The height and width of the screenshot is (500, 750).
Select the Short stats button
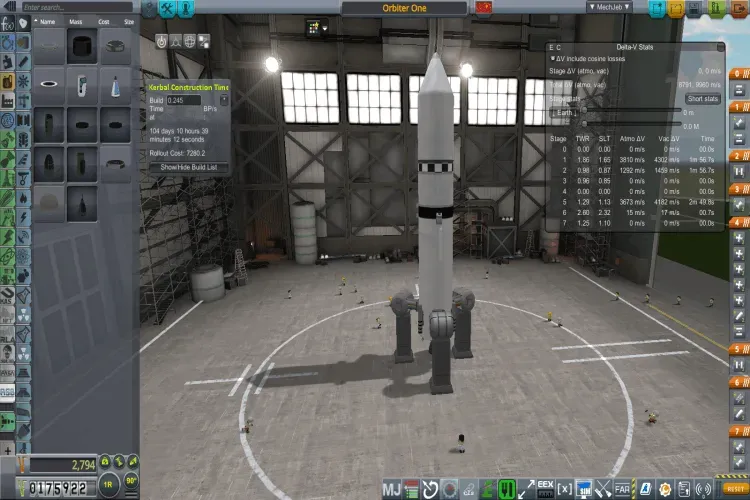703,98
